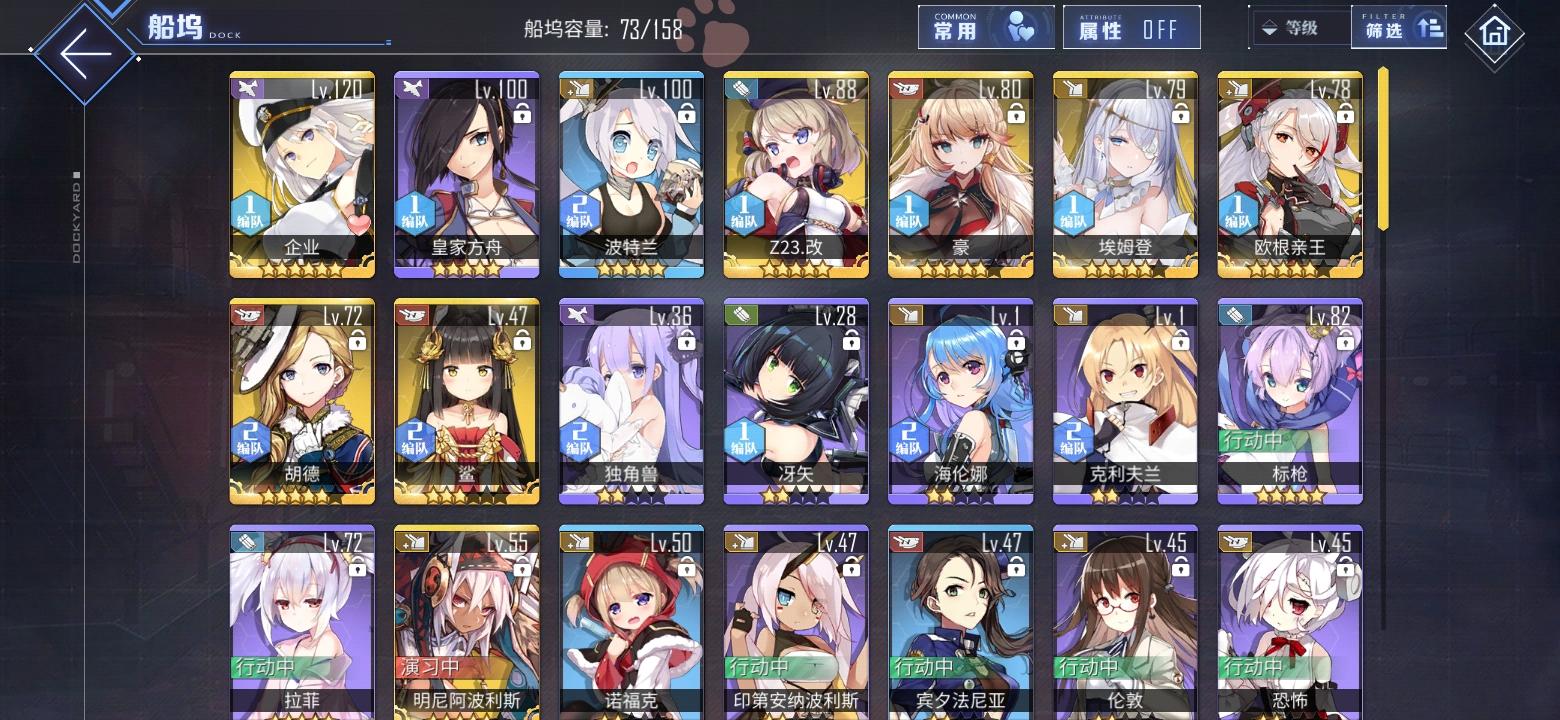The image size is (1560, 720).
Task: Toggle the 属性 attribute display from OFF
Action: tap(1131, 27)
